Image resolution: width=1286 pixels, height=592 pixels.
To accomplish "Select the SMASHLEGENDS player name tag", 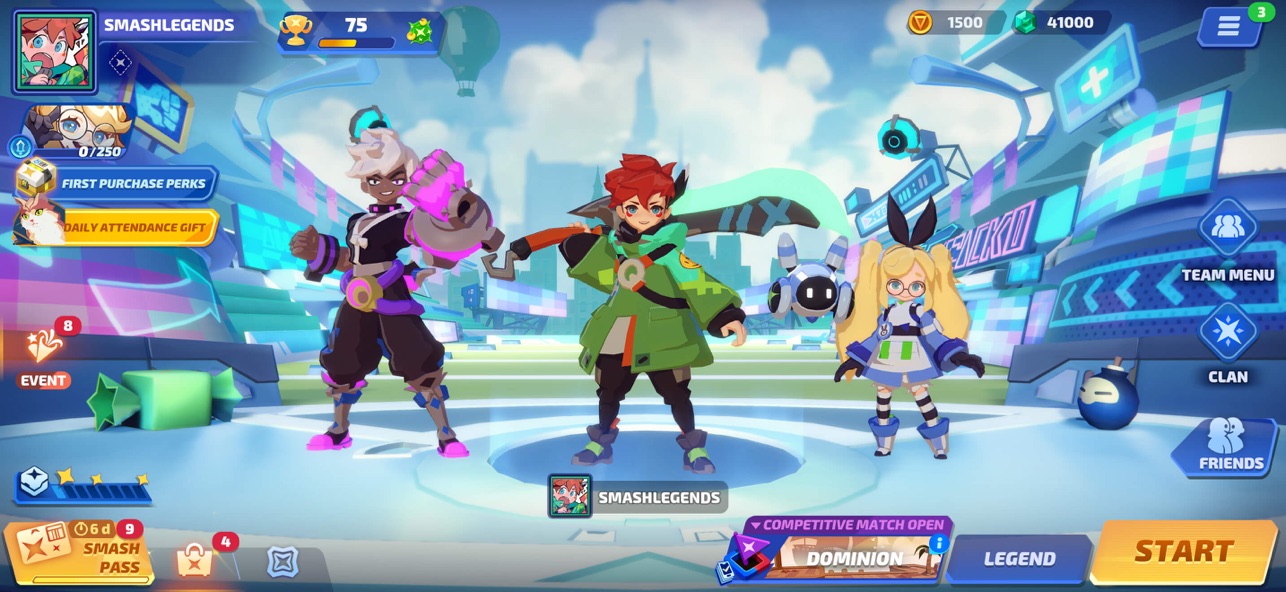I will [638, 497].
